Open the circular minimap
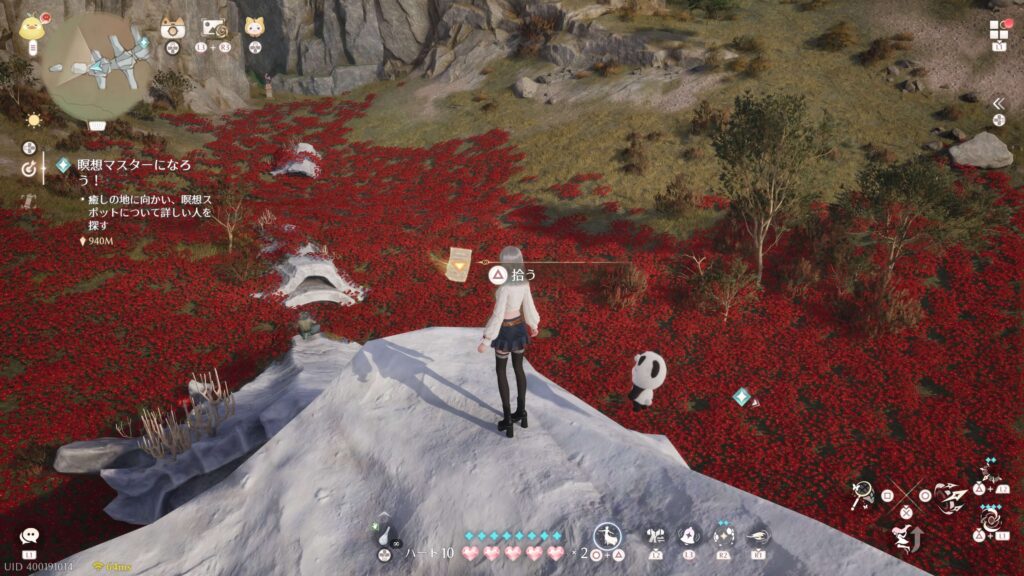1024x576 pixels. pyautogui.click(x=96, y=66)
